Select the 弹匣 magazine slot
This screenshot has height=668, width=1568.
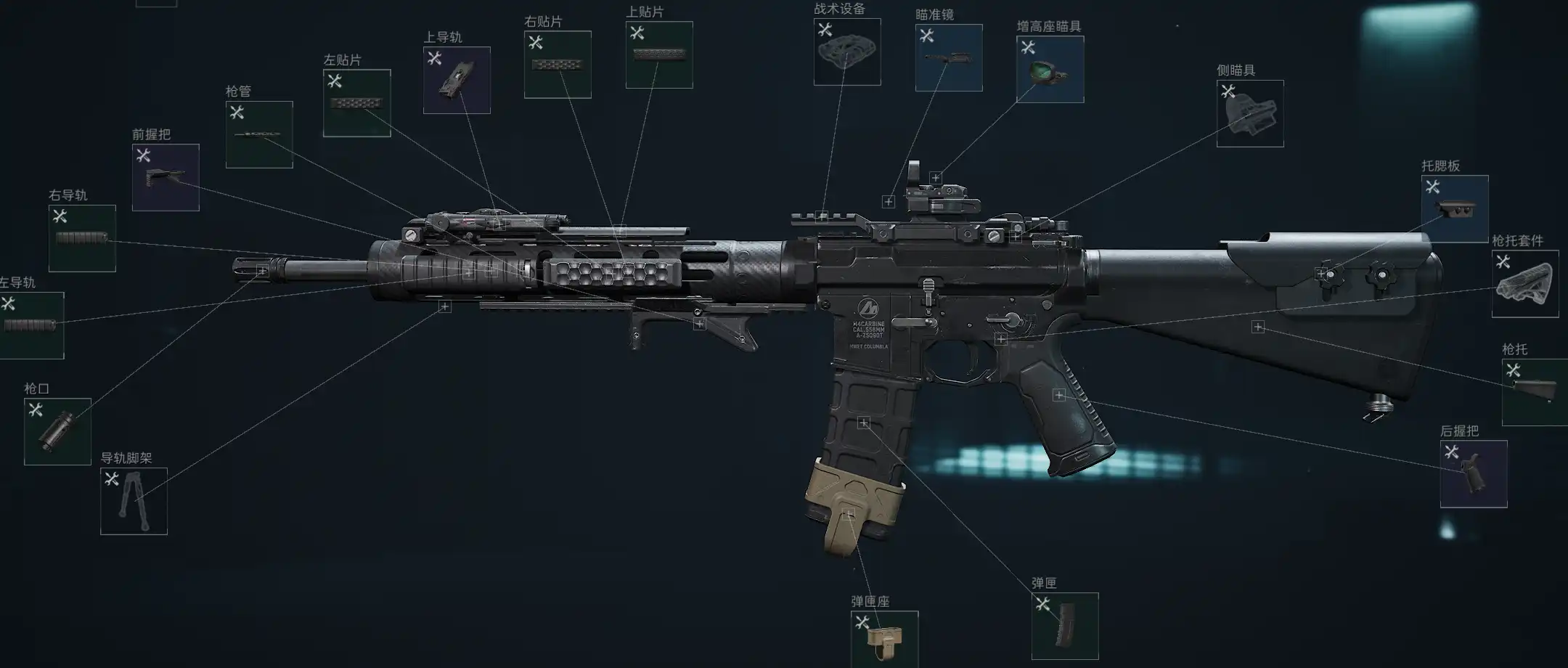coord(1065,626)
